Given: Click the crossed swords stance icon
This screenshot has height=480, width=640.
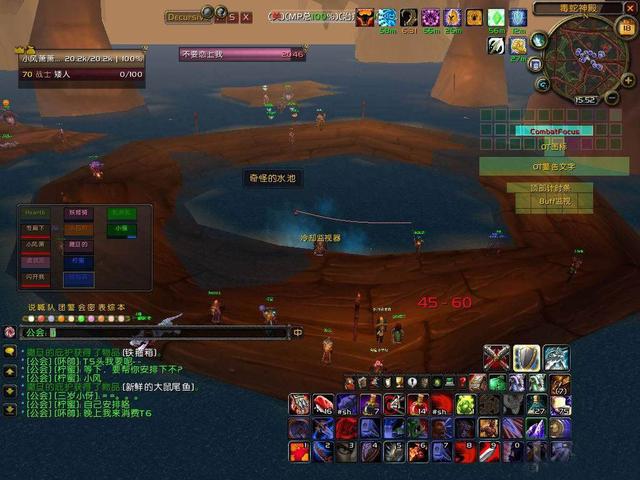Looking at the screenshot, I should click(497, 358).
